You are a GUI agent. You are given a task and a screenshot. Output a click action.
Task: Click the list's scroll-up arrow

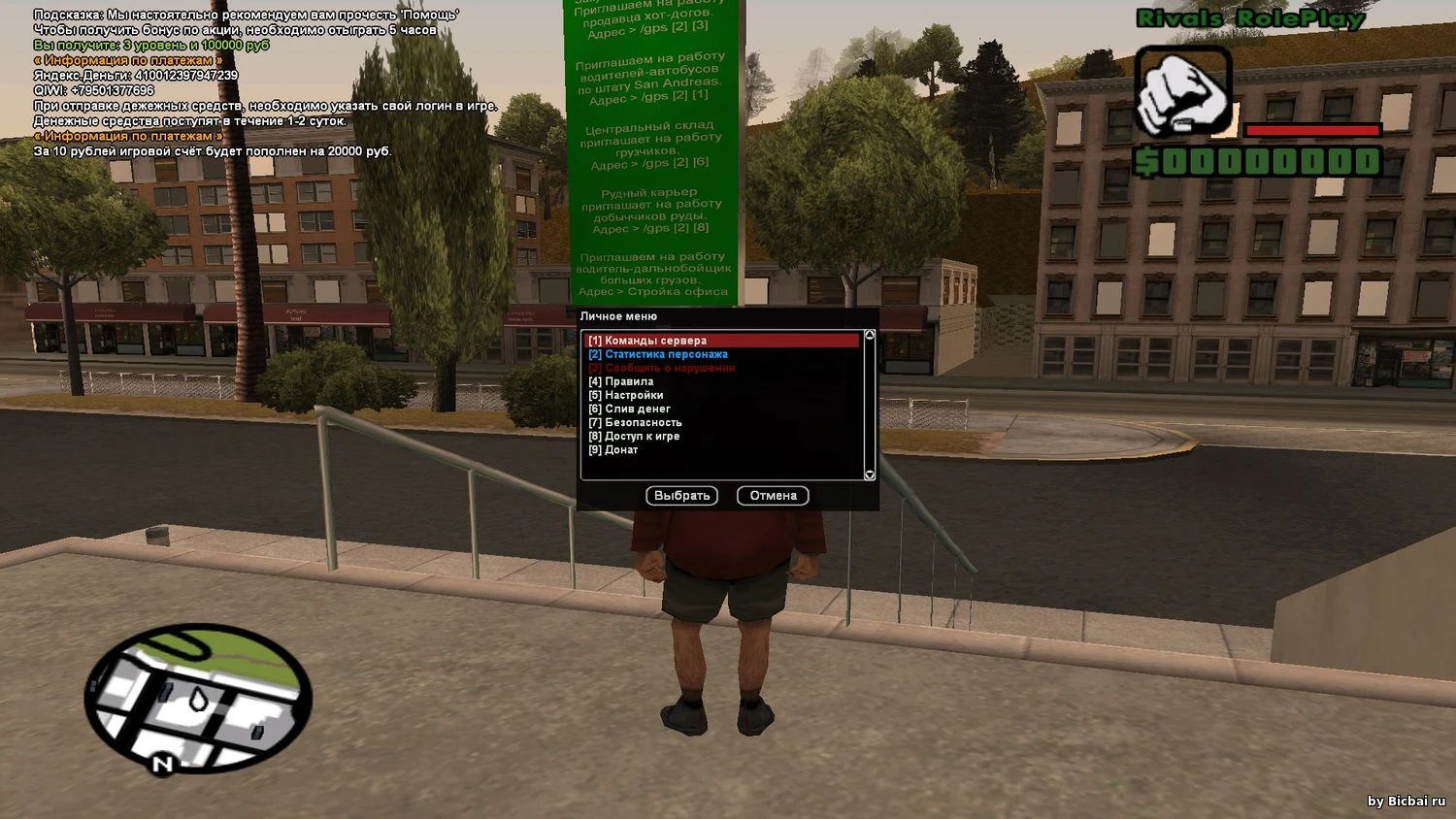point(870,336)
